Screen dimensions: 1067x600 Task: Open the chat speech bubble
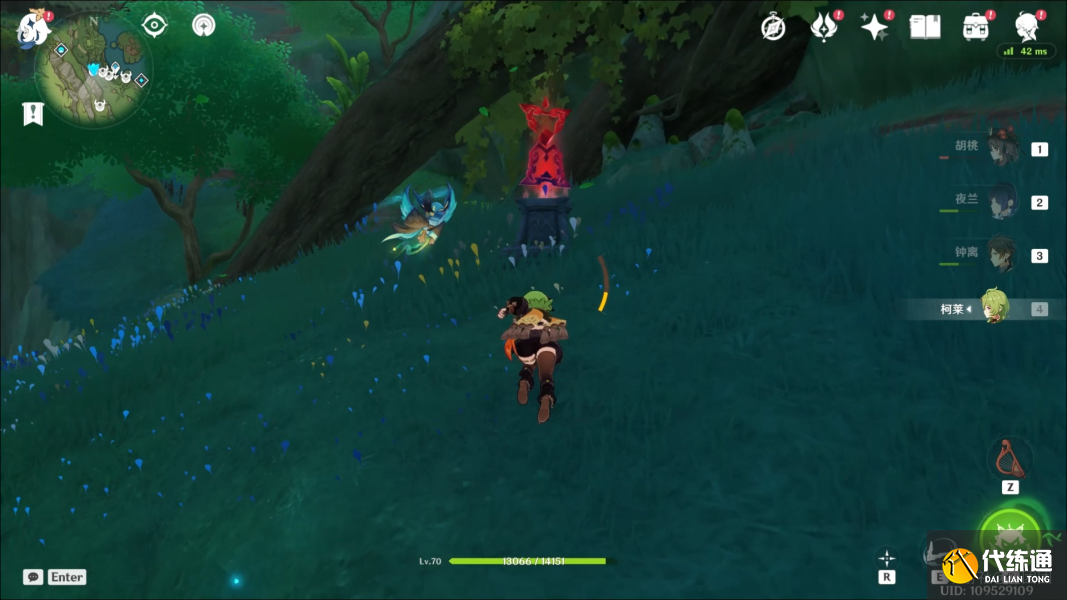tap(33, 577)
